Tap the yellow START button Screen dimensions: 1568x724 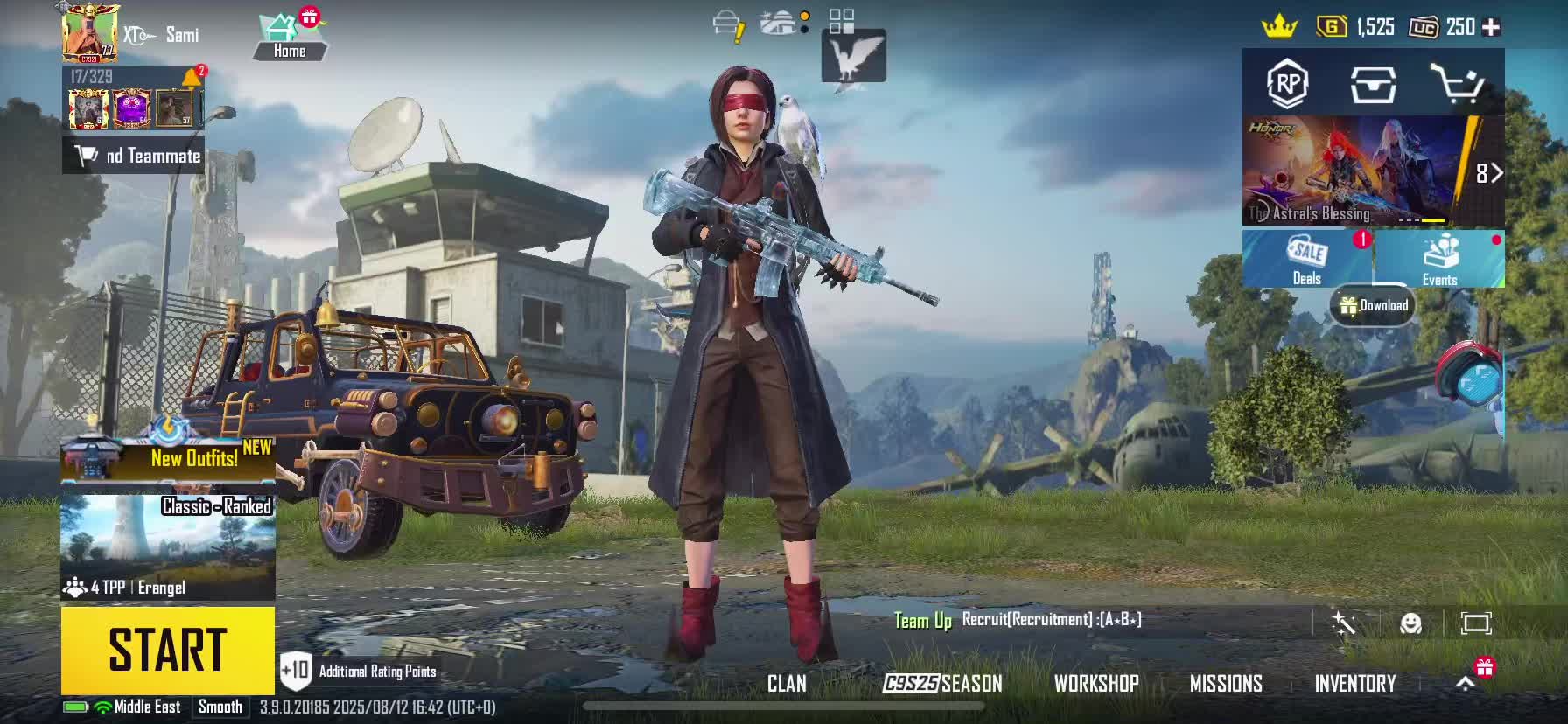[x=167, y=650]
